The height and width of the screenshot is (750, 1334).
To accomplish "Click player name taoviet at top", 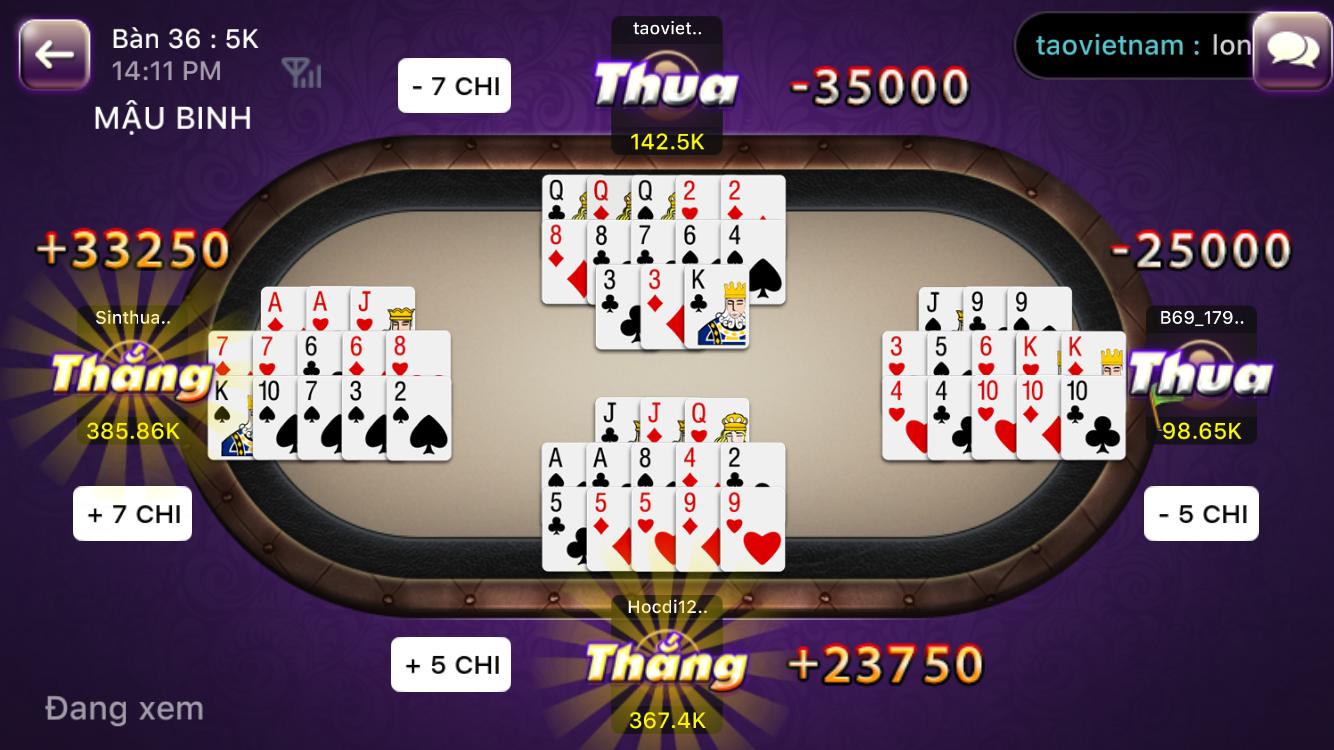I will click(x=665, y=29).
